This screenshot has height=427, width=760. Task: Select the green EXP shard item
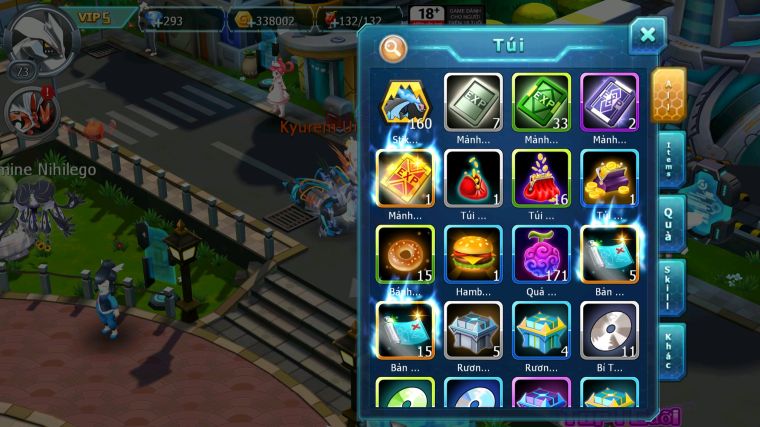[x=541, y=103]
